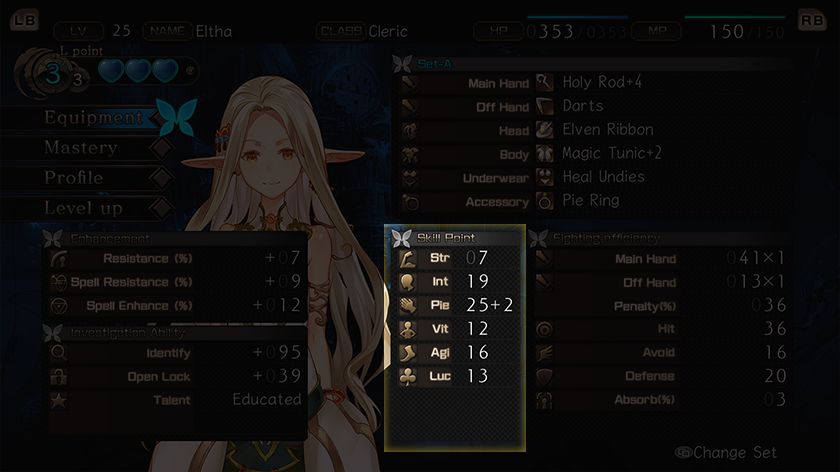Select the Int skill point row
This screenshot has height=472, width=840.
(x=455, y=282)
